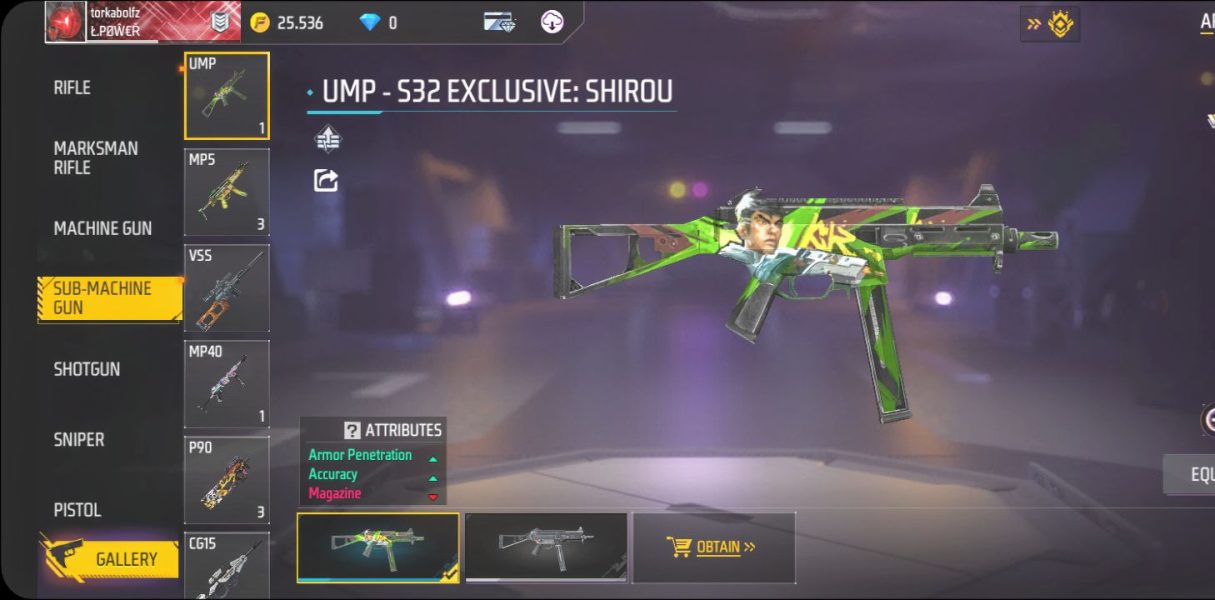Switch to the Rifle category

coord(72,88)
